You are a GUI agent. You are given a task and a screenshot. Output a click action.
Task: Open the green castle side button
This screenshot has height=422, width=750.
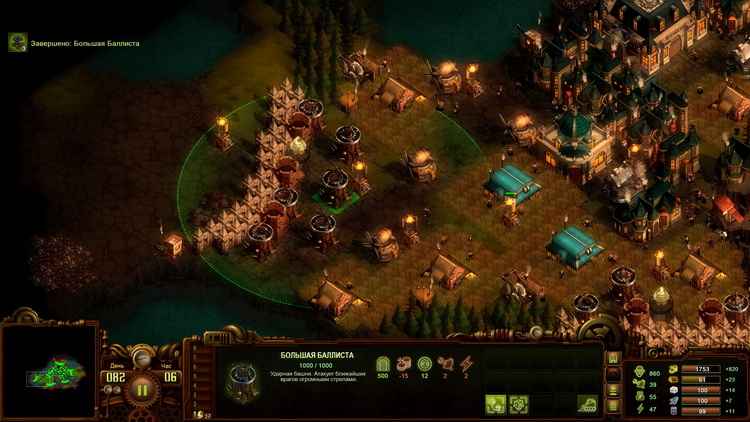[613, 358]
